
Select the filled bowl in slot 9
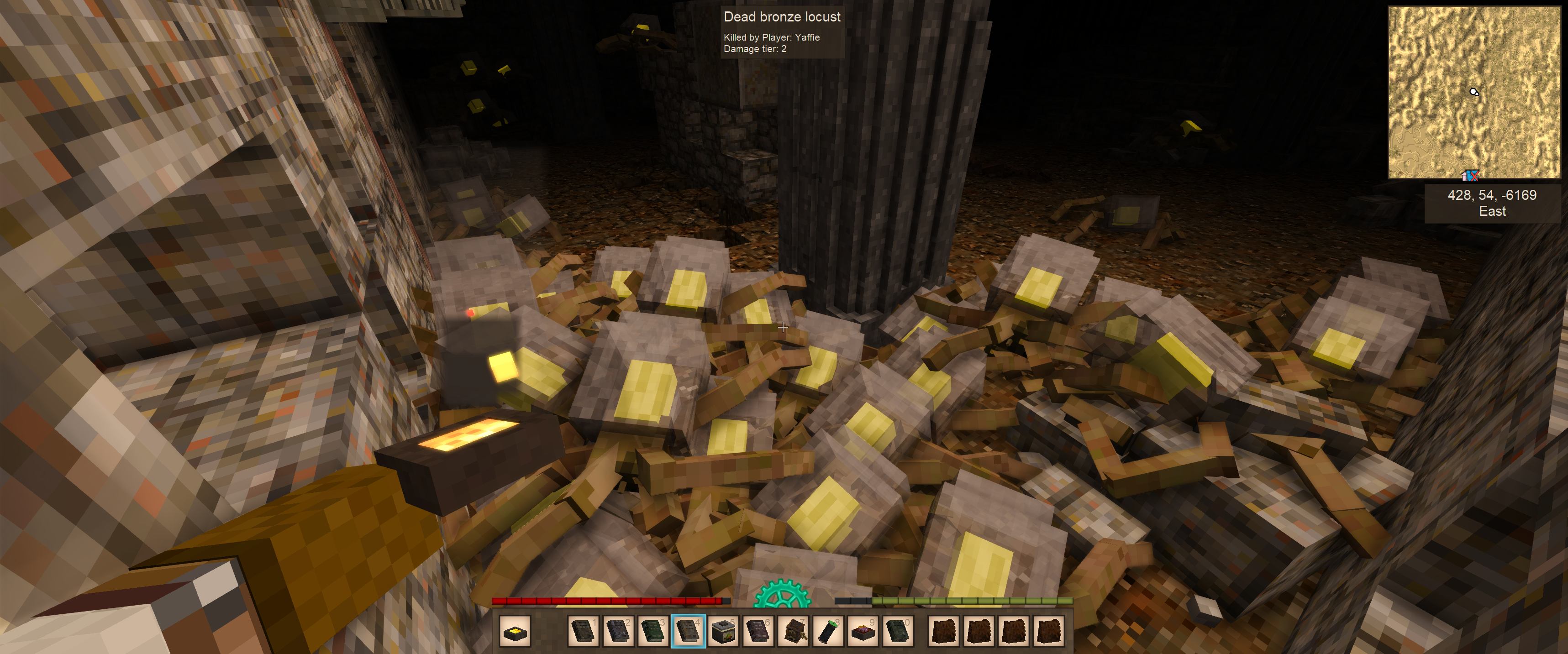point(863,632)
